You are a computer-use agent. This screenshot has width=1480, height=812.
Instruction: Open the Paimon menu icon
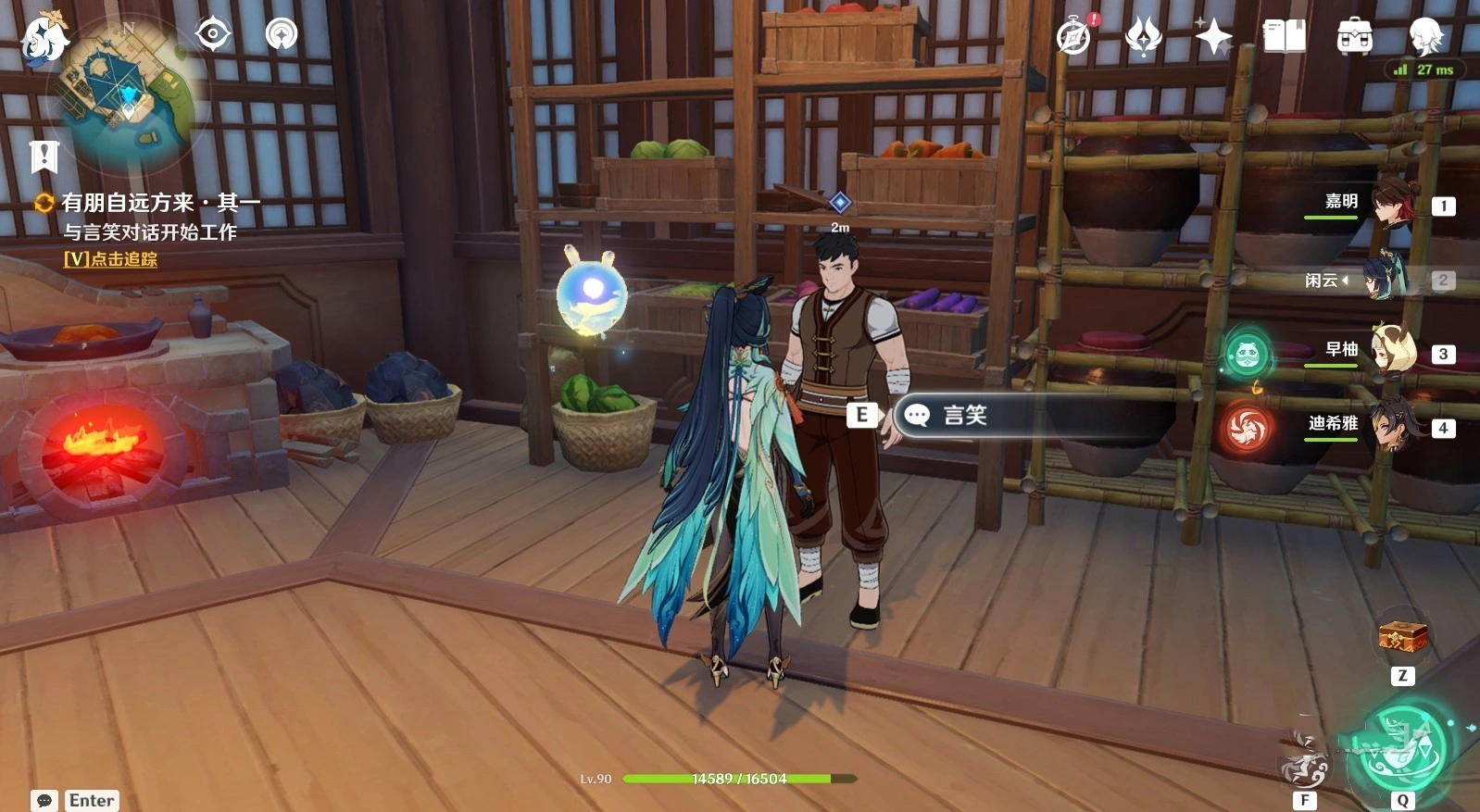click(x=44, y=39)
